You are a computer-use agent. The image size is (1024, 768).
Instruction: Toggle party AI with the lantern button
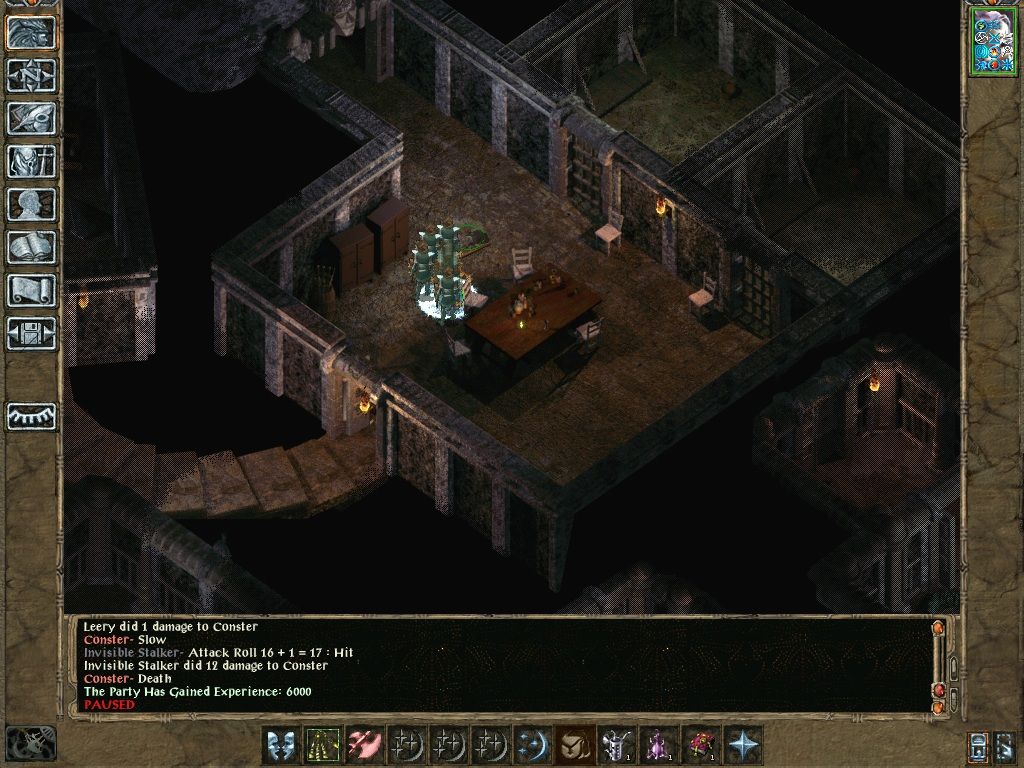pos(979,745)
